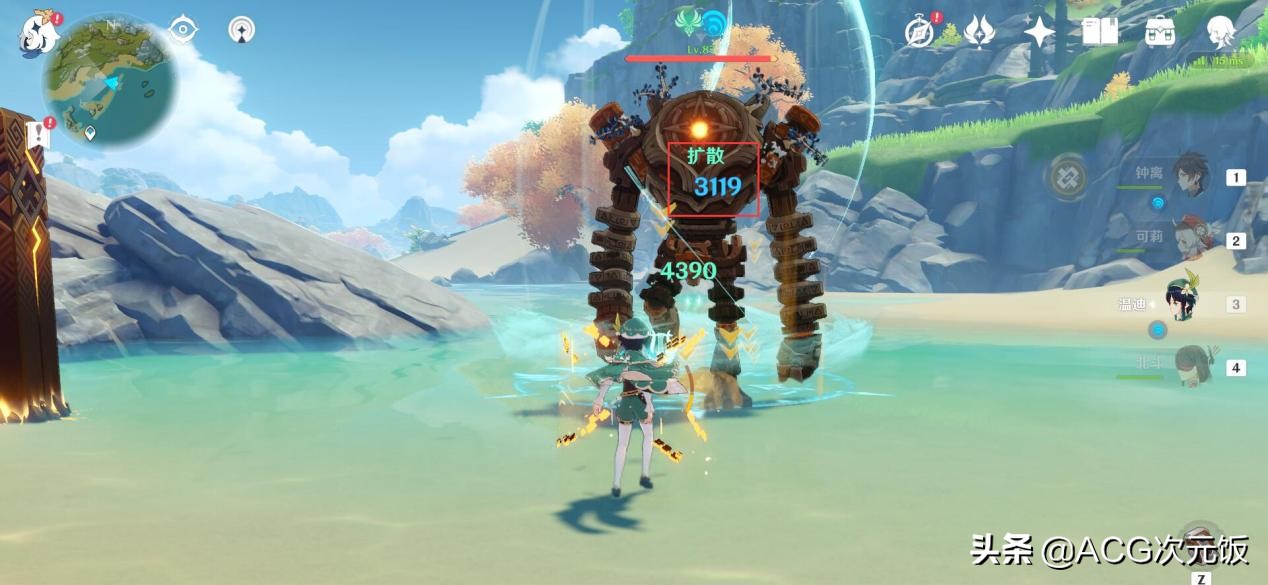
Task: Open the Battle Pass winged icon
Action: [979, 32]
